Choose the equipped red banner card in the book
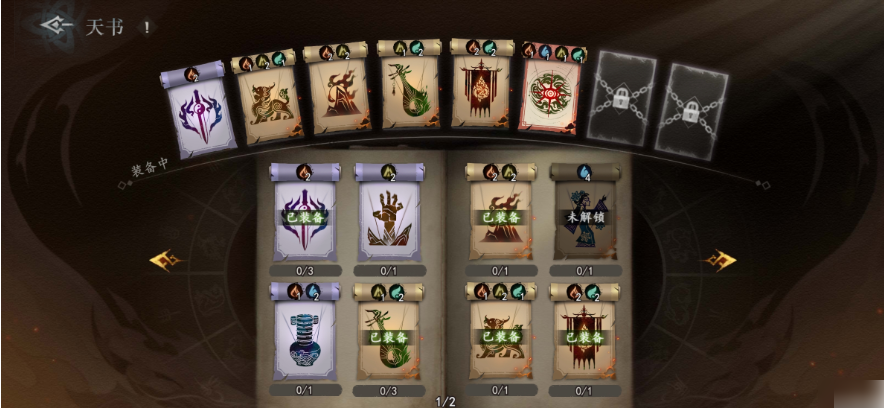 tap(584, 335)
